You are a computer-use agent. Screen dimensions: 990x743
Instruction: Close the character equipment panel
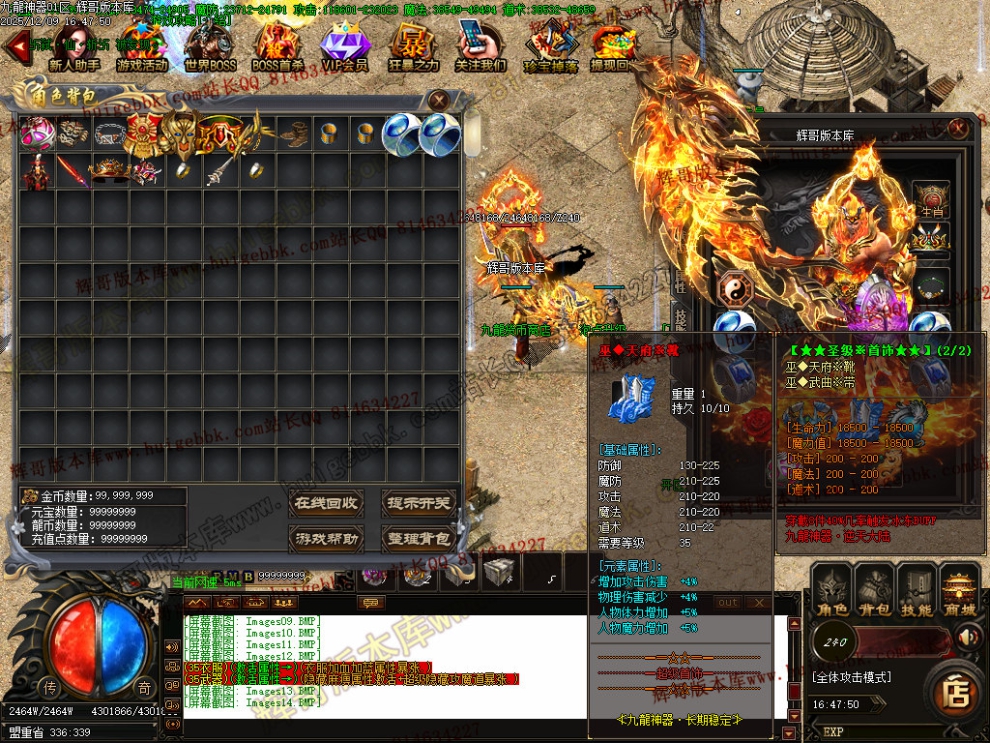pos(958,128)
